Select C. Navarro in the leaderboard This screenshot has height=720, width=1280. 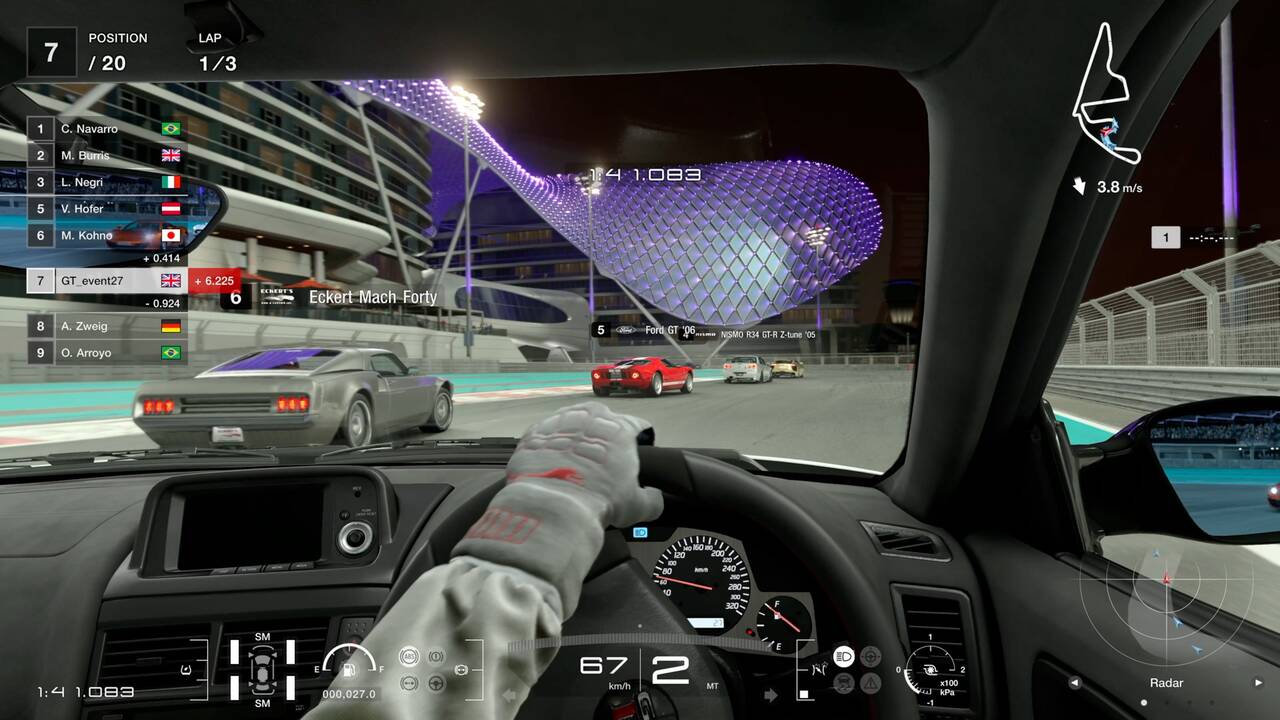[x=107, y=129]
